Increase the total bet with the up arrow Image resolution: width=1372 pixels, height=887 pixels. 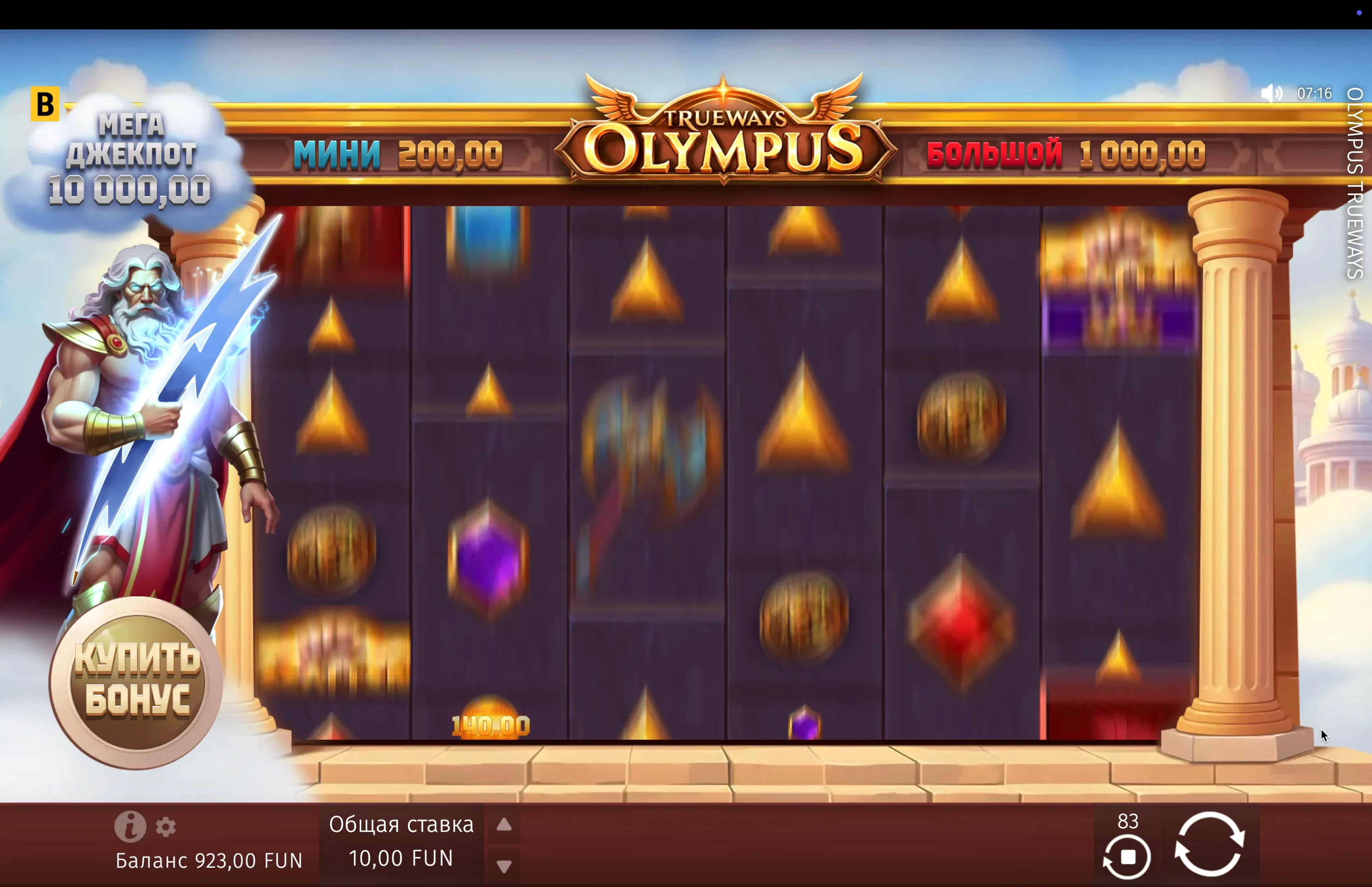[504, 825]
